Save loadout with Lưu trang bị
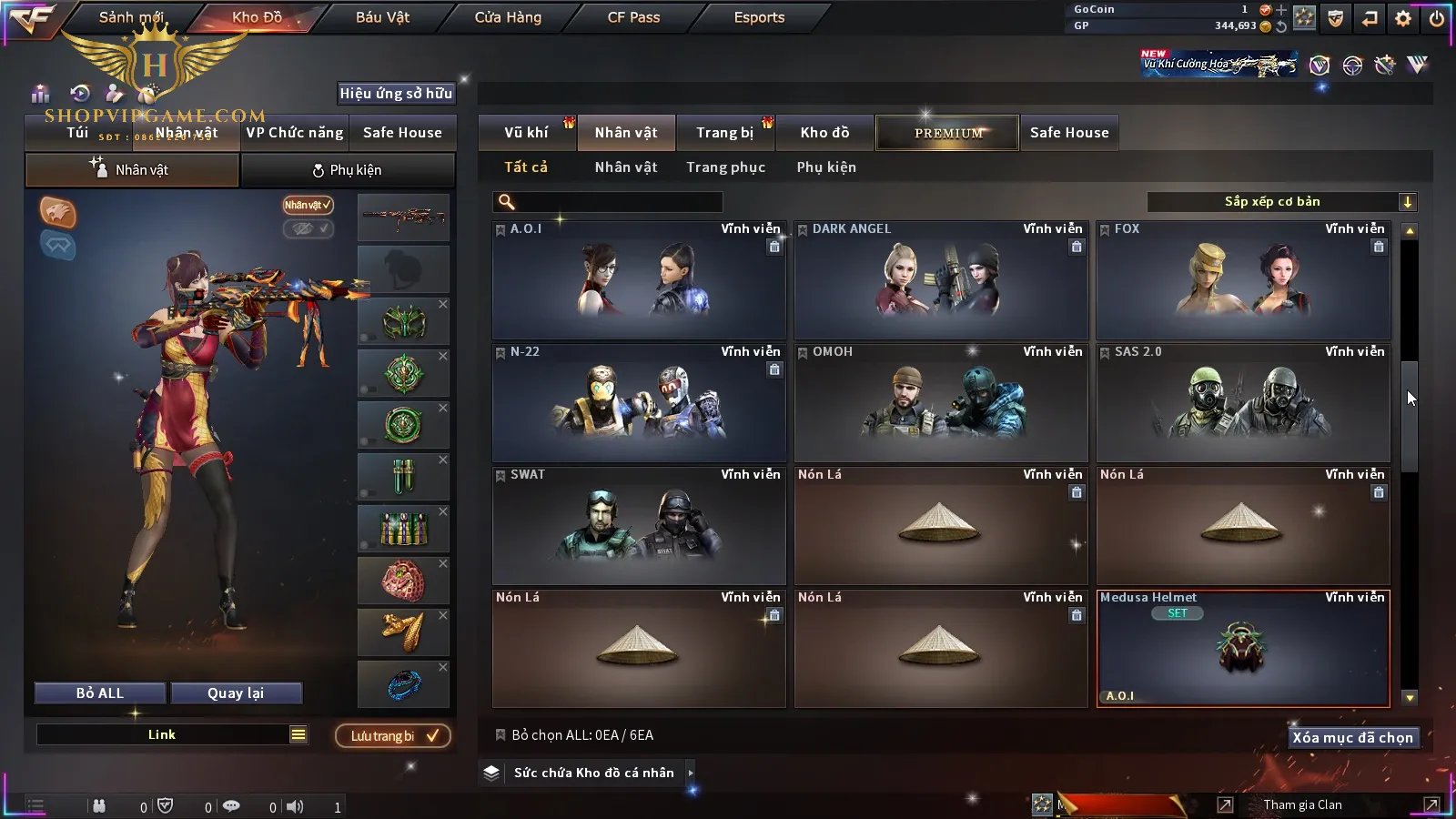This screenshot has height=819, width=1456. [393, 736]
